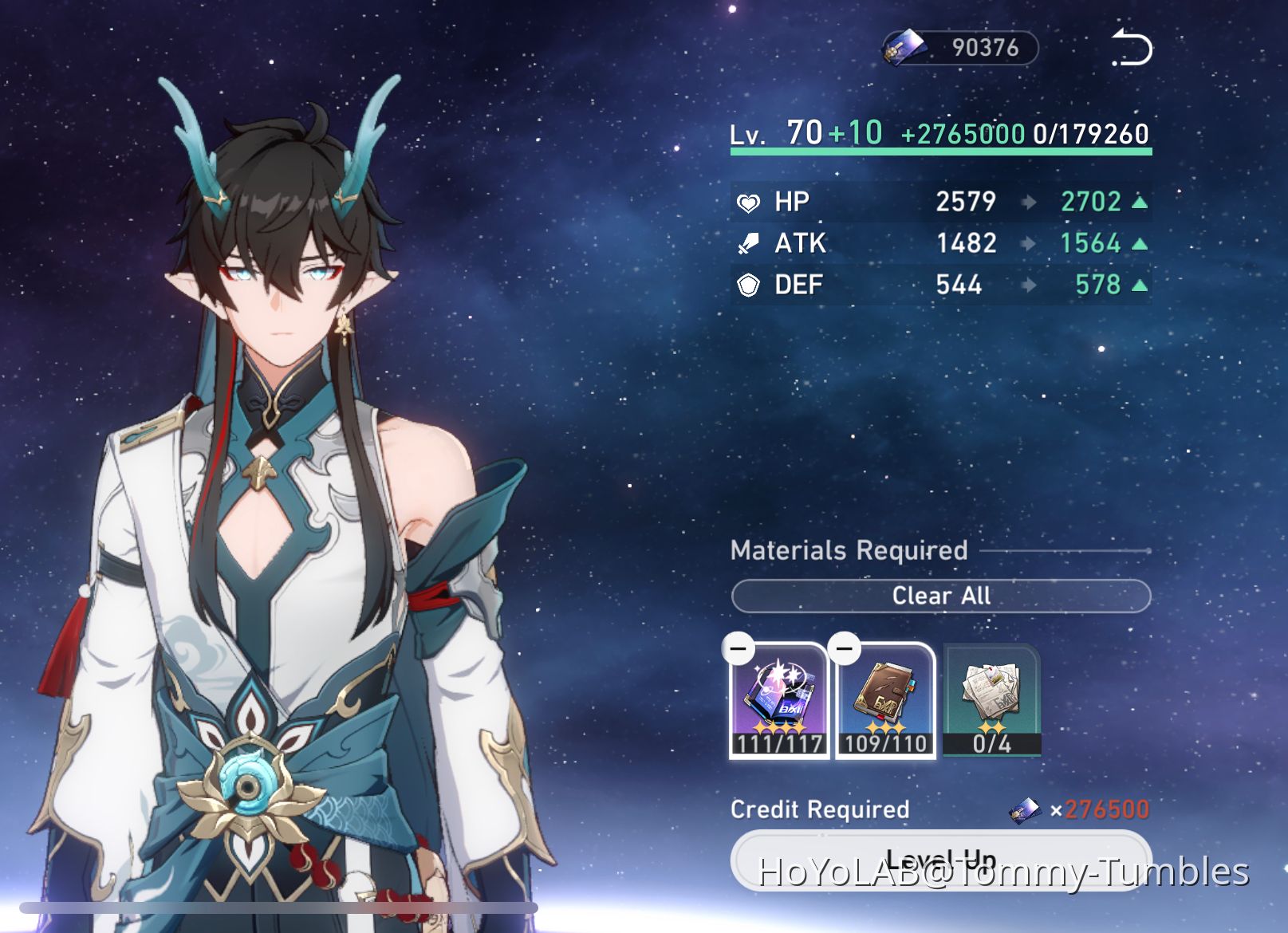Click the sword icon next to ATK

point(746,242)
